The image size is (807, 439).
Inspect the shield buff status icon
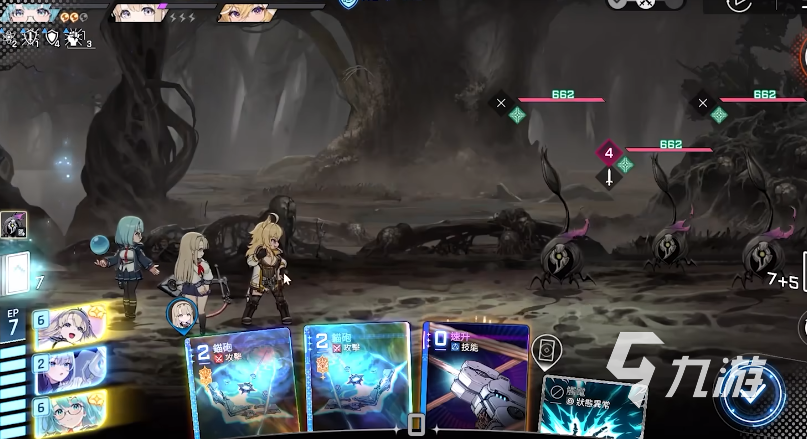[54, 39]
